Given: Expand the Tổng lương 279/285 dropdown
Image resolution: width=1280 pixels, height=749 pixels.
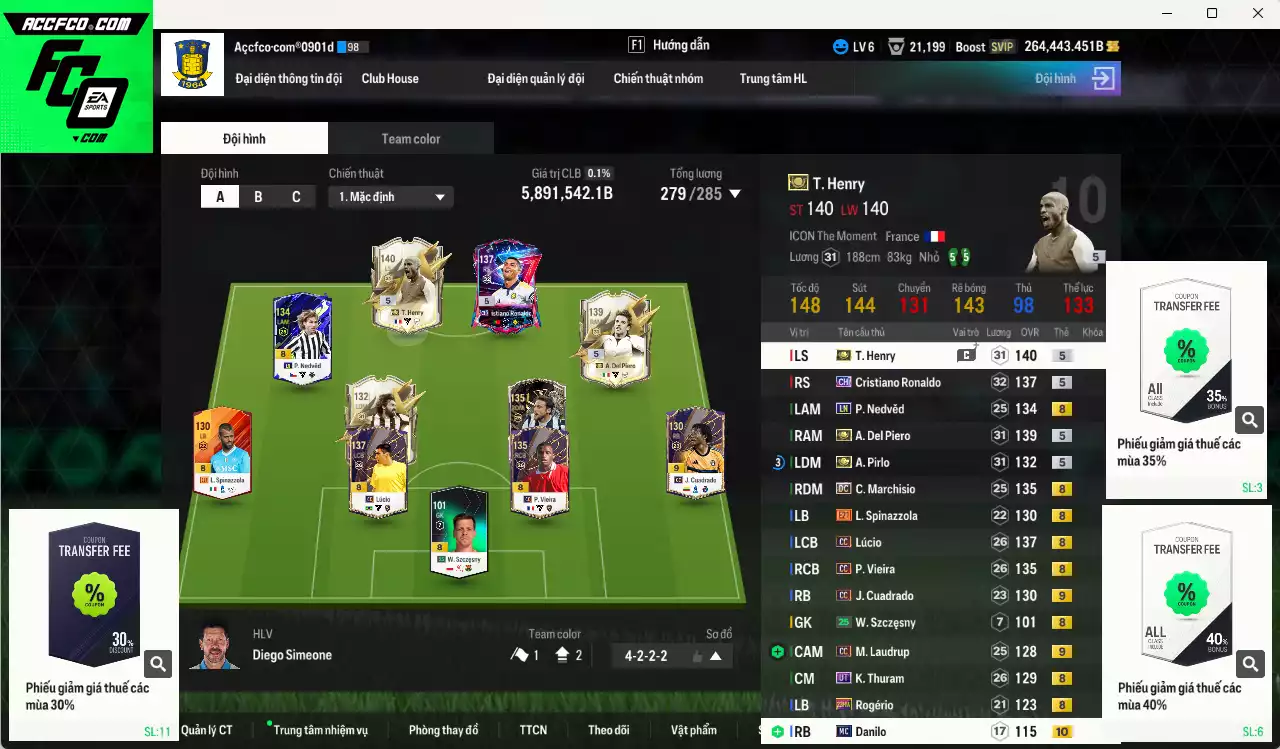Looking at the screenshot, I should (736, 194).
